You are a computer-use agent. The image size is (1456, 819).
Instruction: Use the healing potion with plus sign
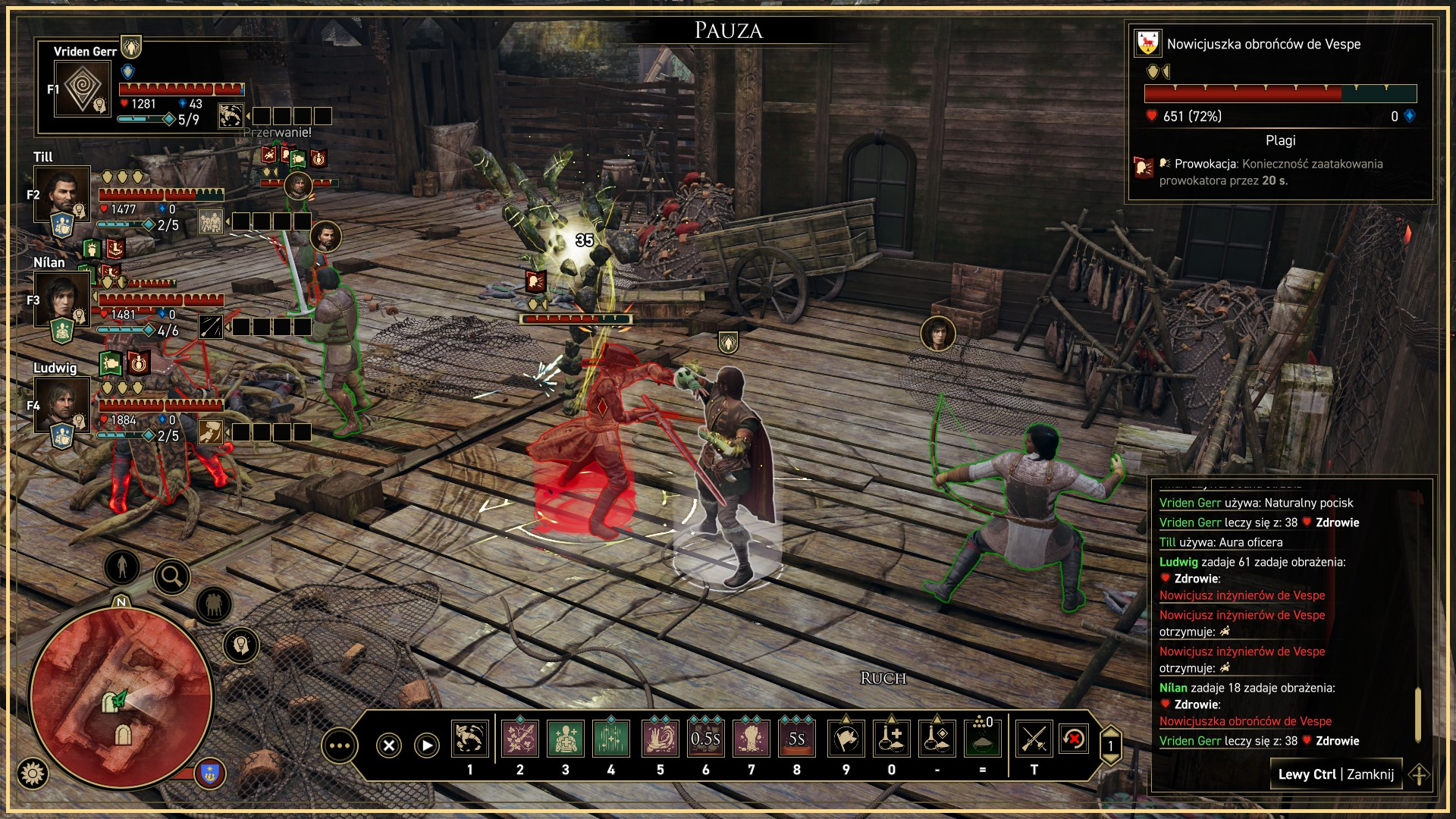click(892, 739)
